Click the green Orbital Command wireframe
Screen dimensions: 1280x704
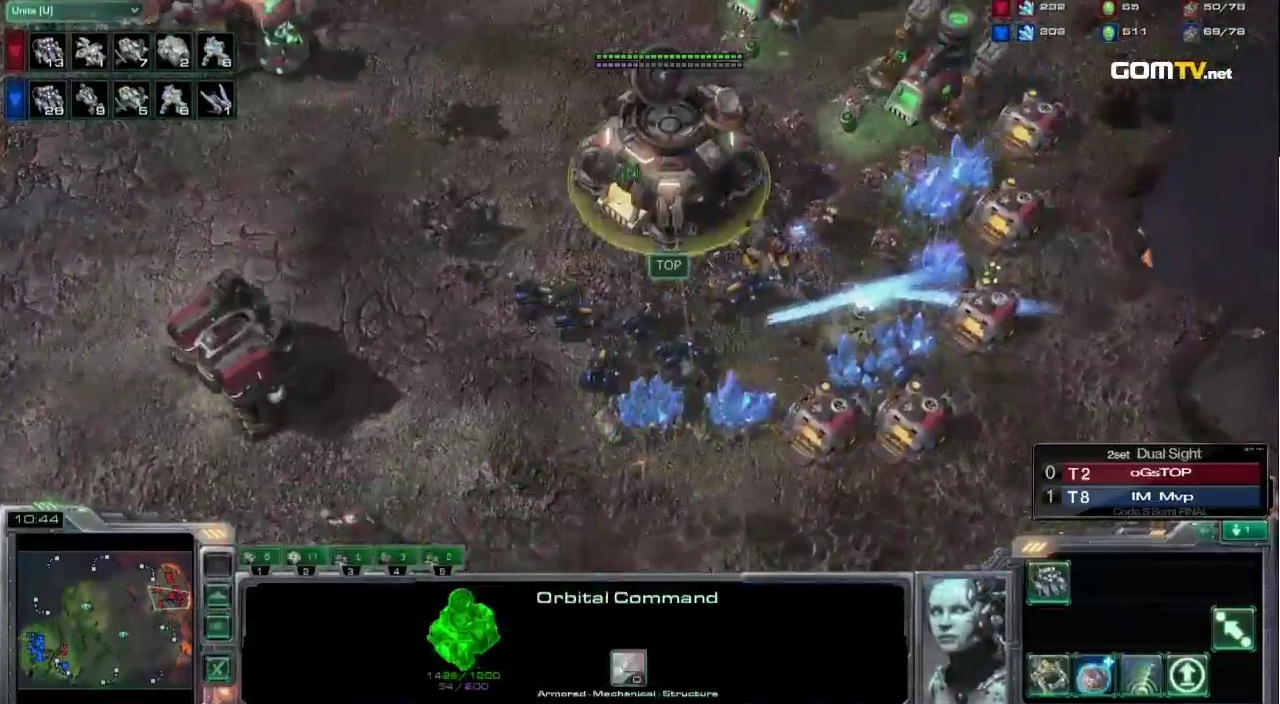463,629
